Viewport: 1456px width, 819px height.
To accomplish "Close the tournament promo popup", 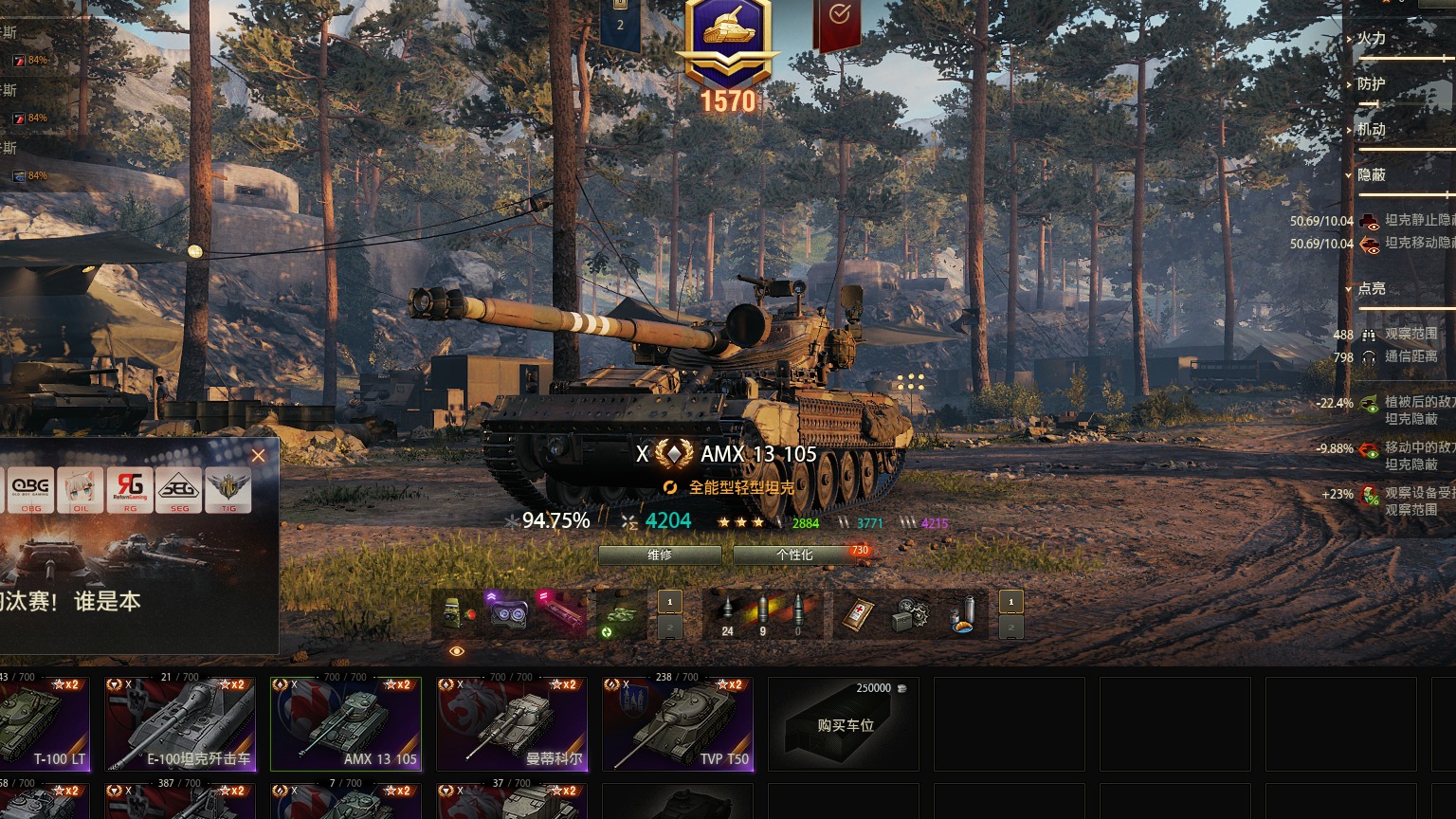I will (x=258, y=456).
